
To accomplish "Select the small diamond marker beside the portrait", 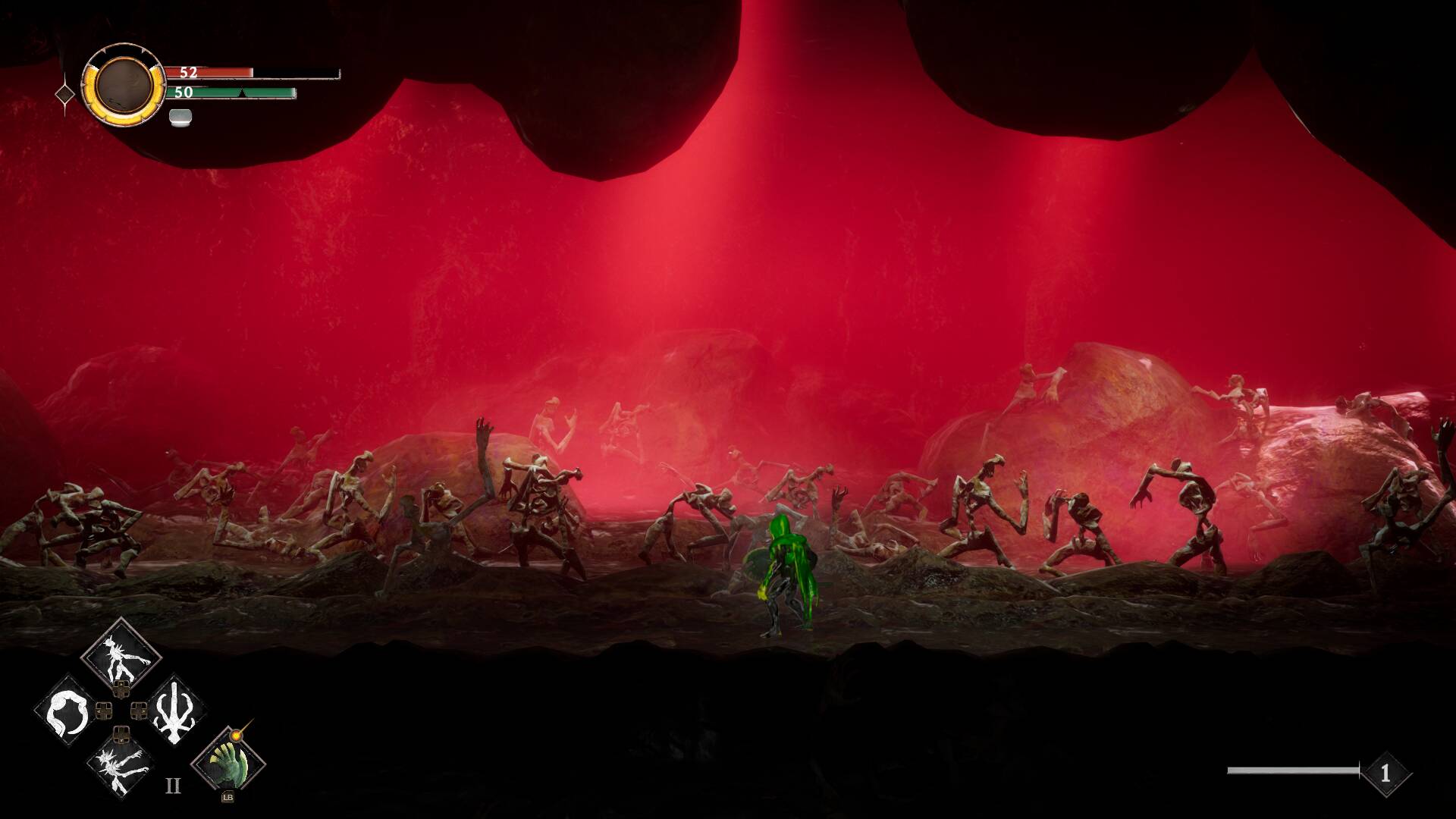I will (x=65, y=95).
